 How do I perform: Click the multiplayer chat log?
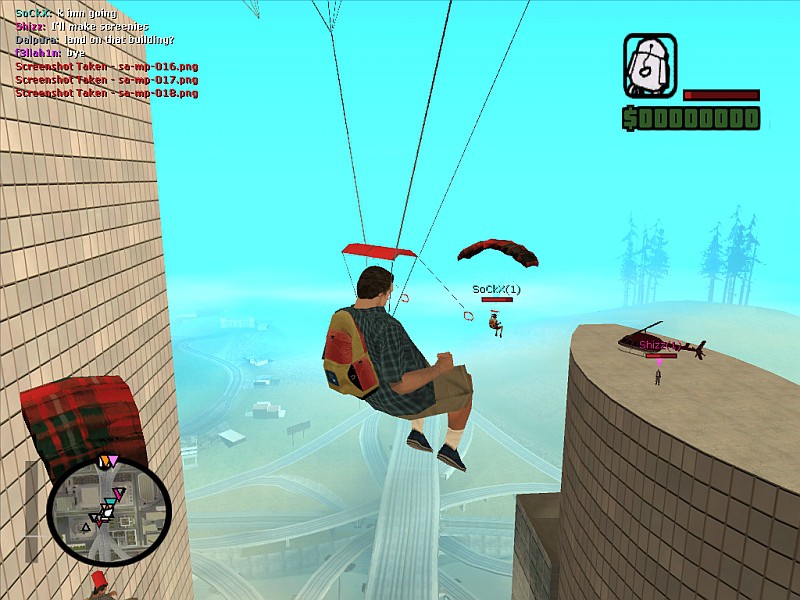coord(106,52)
